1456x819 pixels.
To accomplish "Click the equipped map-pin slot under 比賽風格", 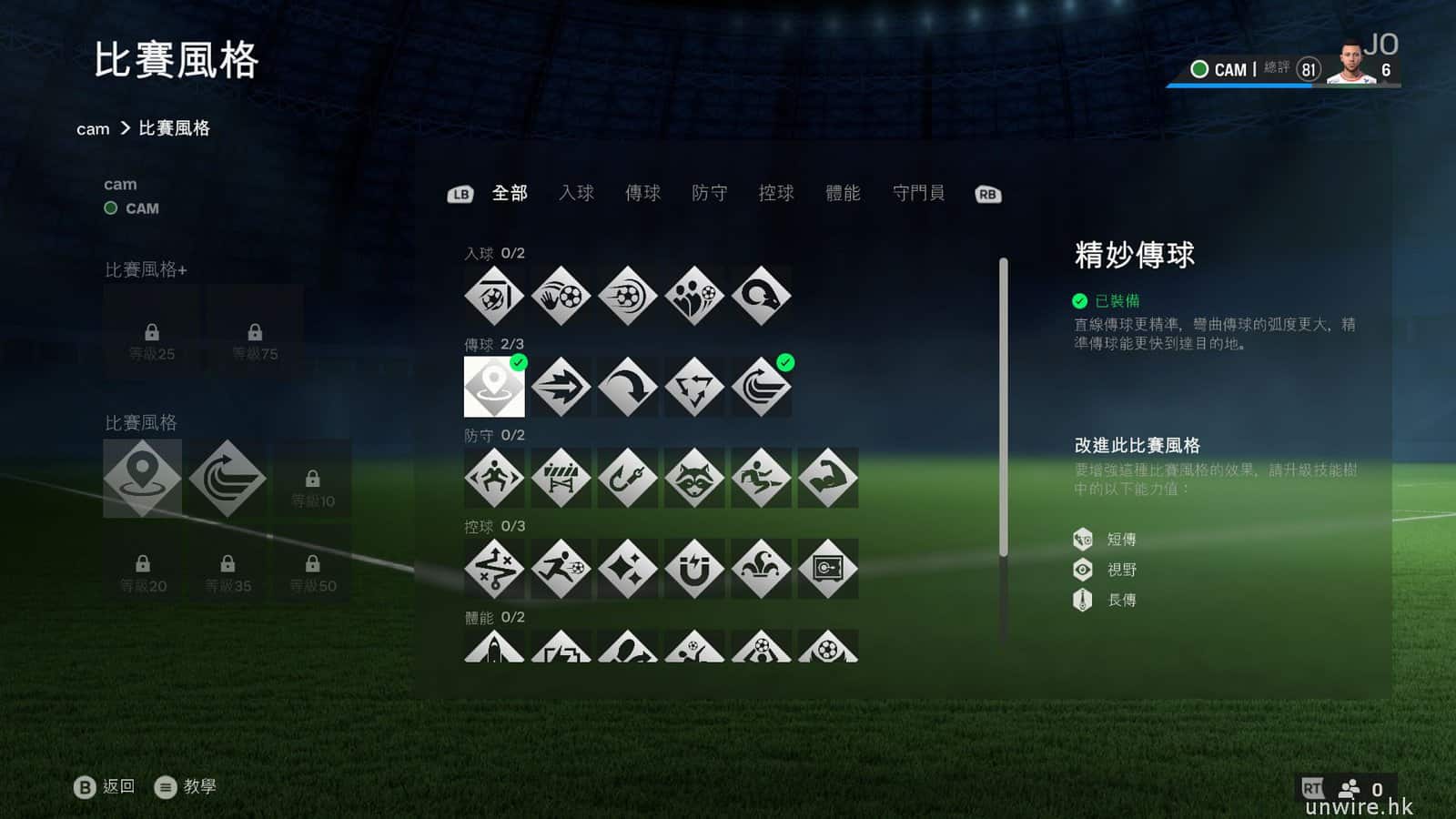I will click(x=142, y=478).
